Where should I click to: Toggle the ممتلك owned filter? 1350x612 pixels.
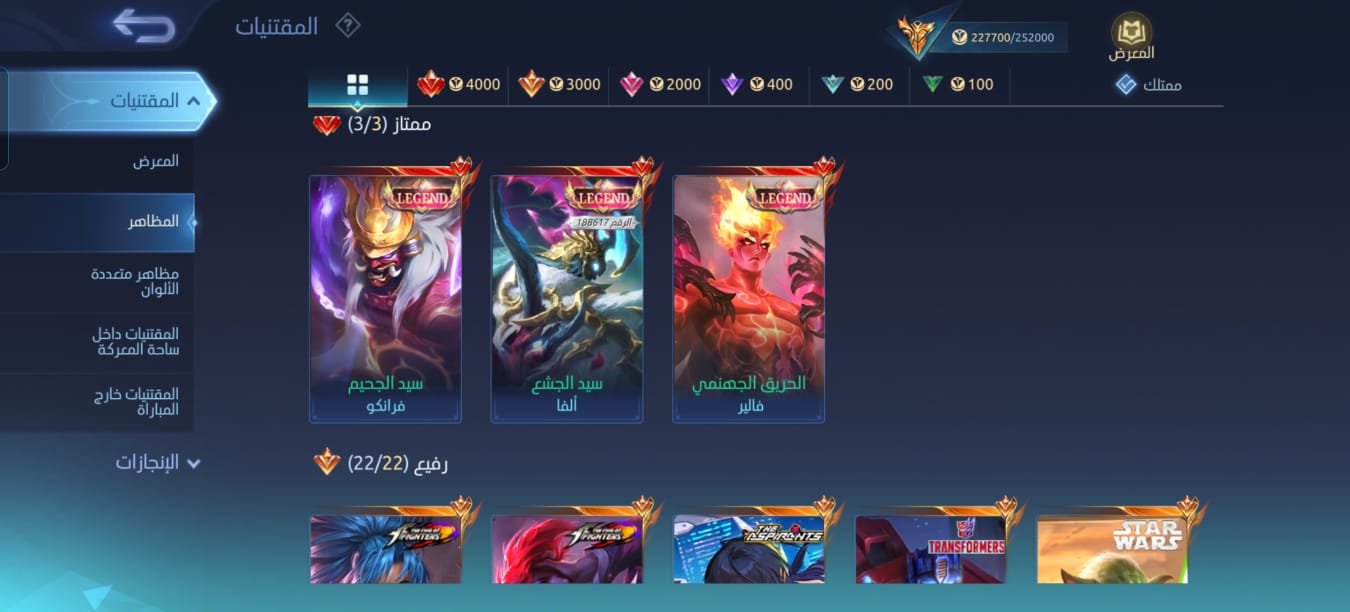point(1148,84)
